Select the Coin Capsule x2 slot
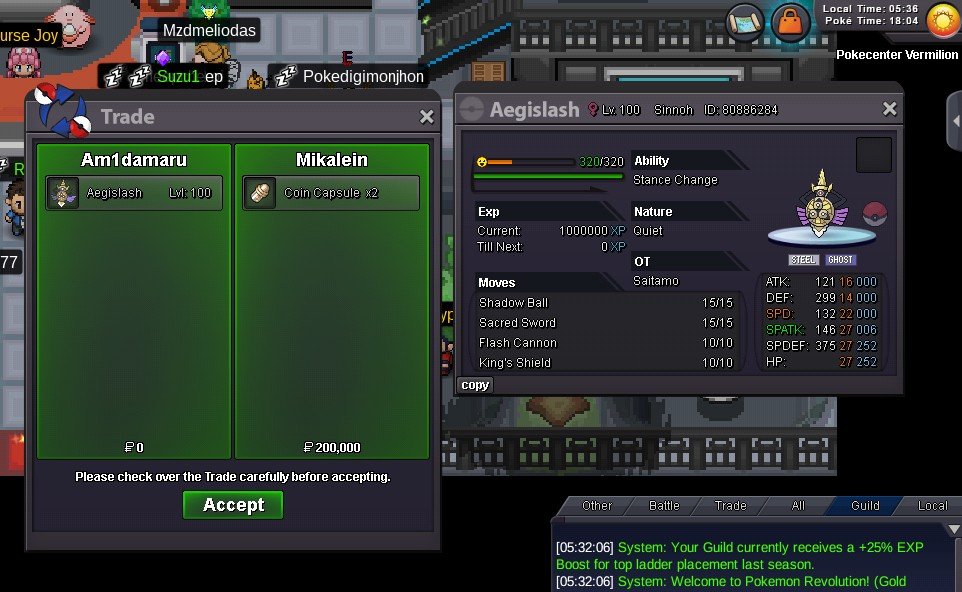The image size is (962, 592). pos(330,193)
